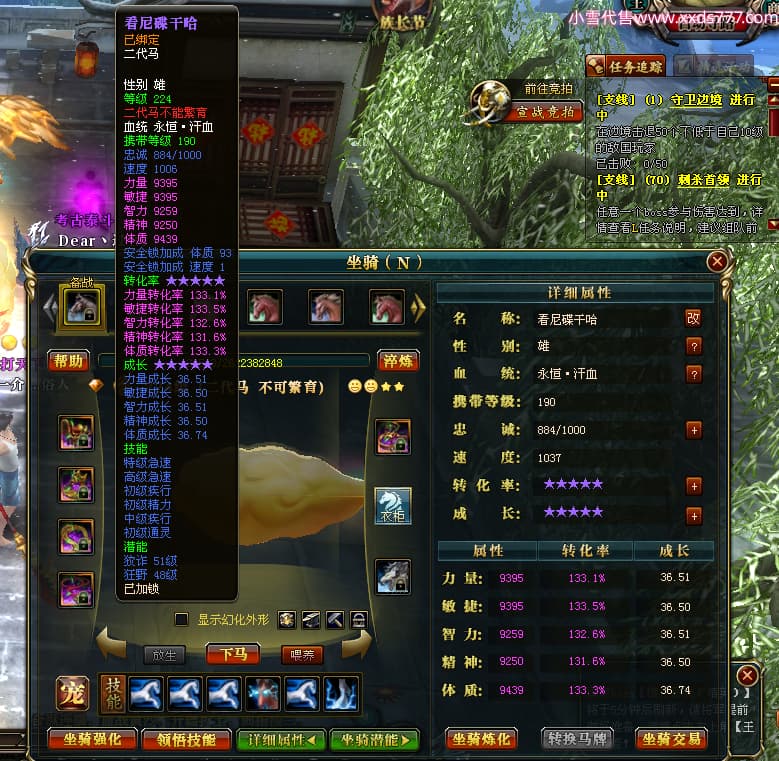779x761 pixels.
Task: Toggle the 详细属性 details panel
Action: [x=281, y=740]
